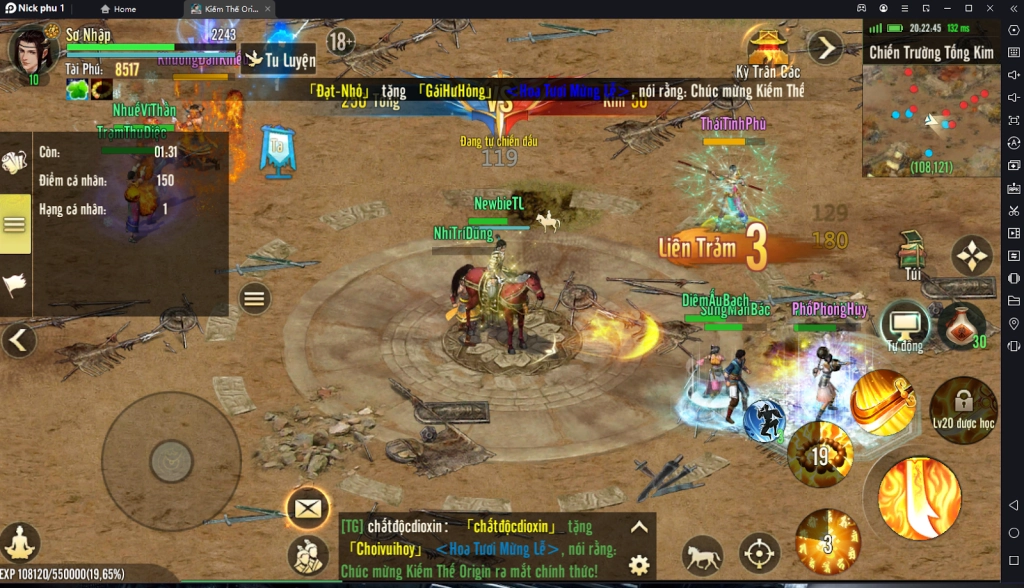Toggle Tự động auto-combat

click(x=905, y=324)
